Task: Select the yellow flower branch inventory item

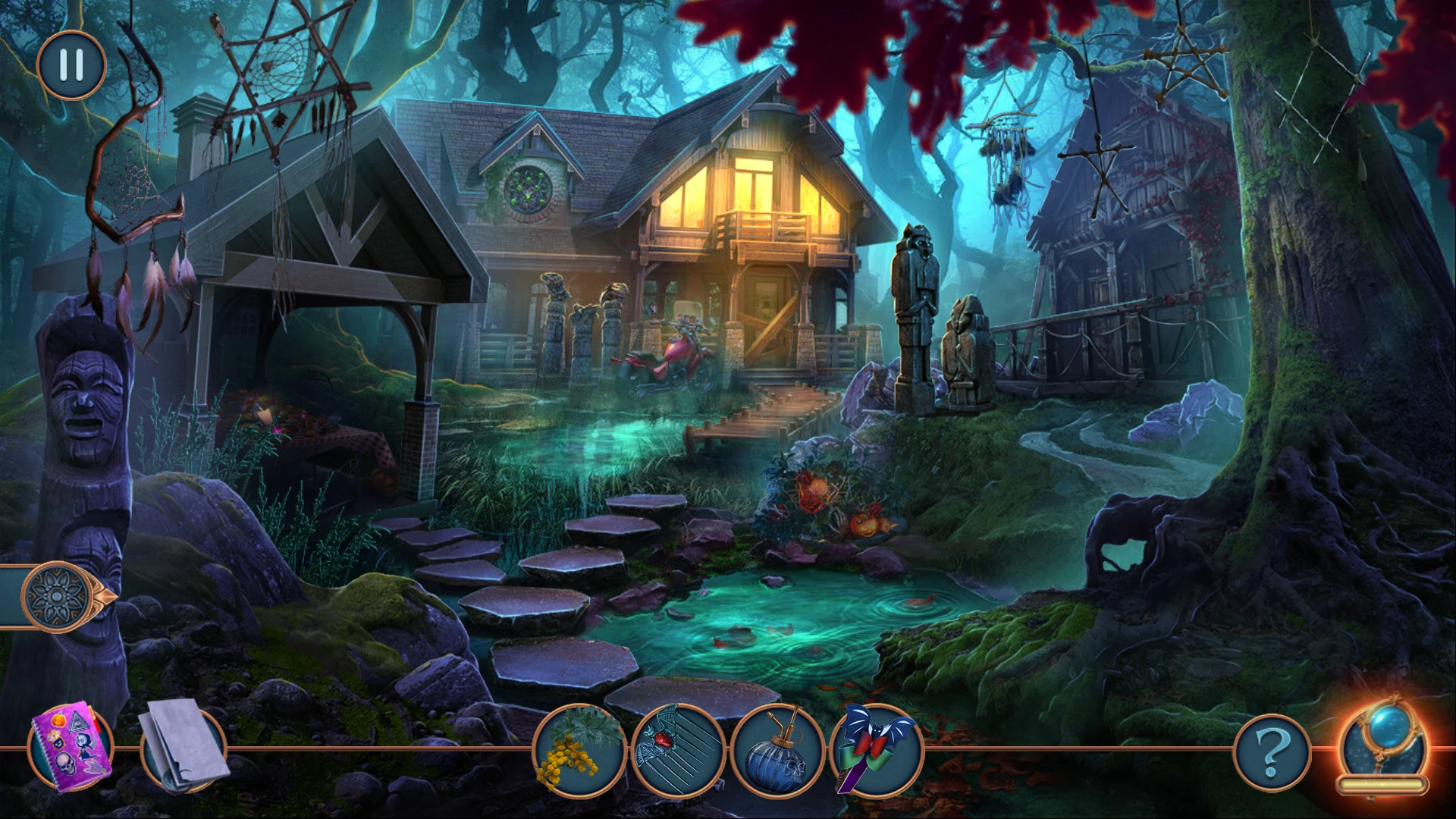Action: click(x=580, y=749)
